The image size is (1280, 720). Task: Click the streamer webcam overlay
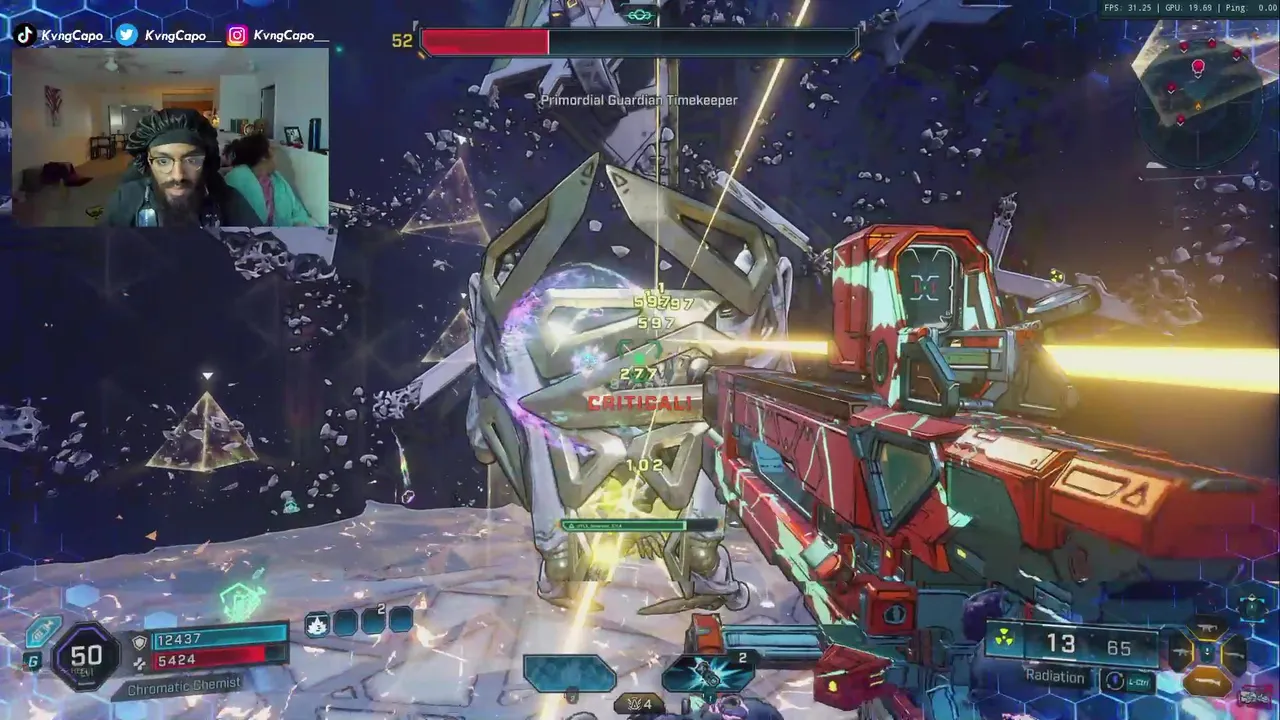click(170, 137)
